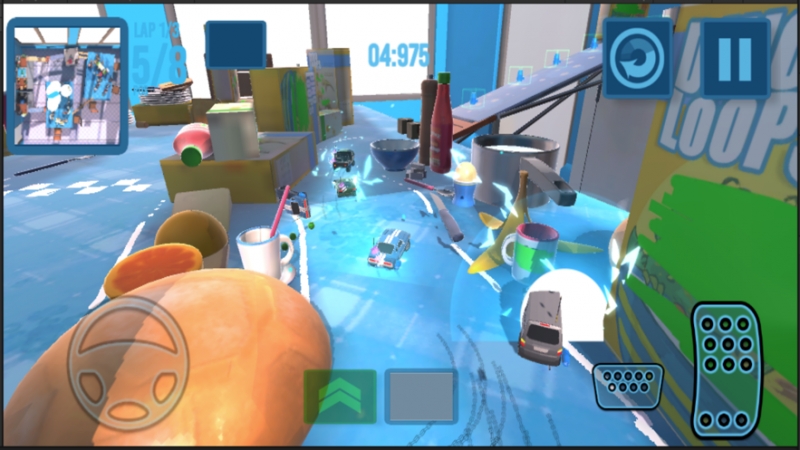Tap the brake pedal
Screen dimensions: 800x450
coord(627,385)
